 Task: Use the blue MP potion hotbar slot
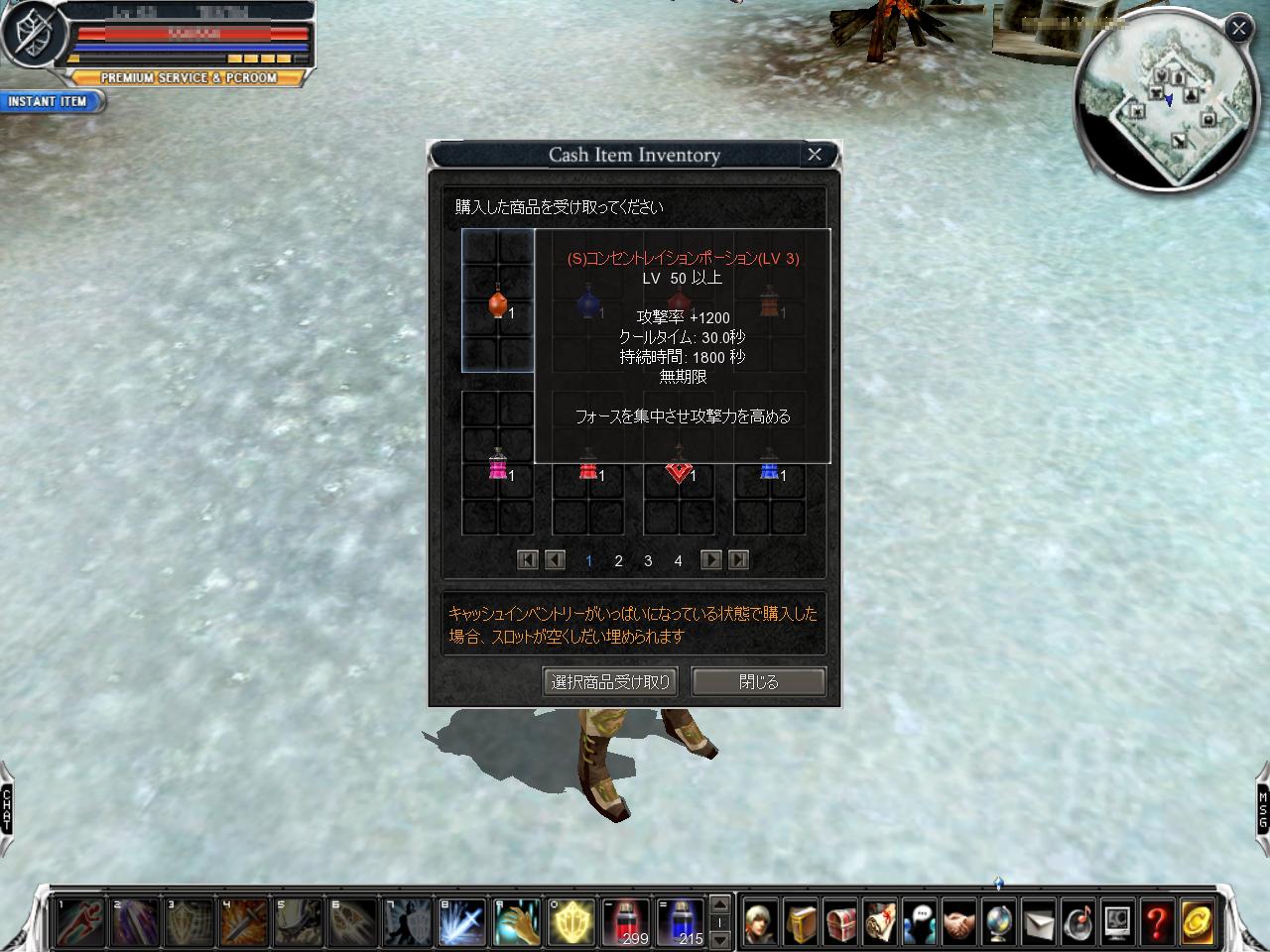click(x=681, y=922)
